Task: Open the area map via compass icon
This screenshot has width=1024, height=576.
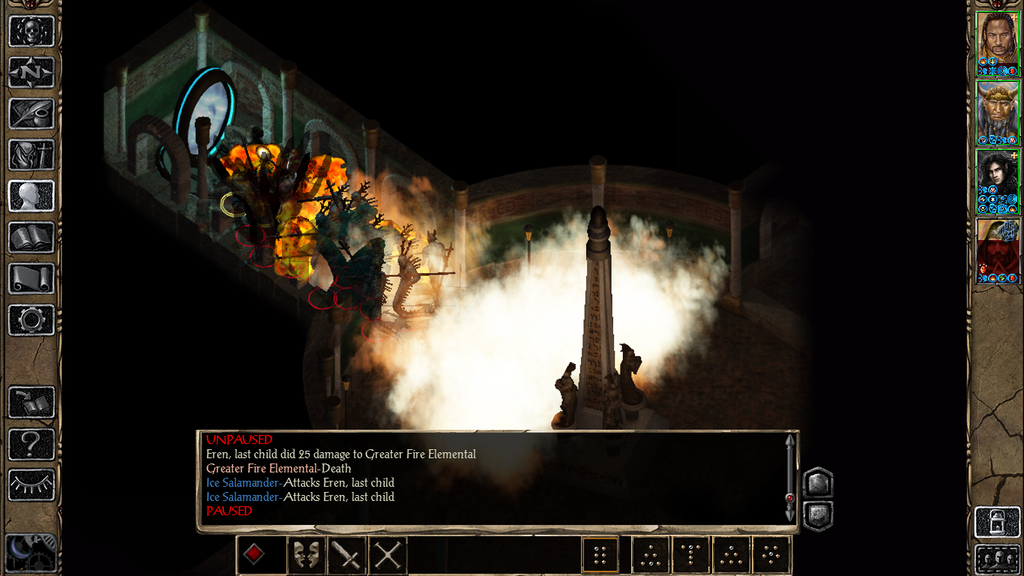Action: [31, 72]
